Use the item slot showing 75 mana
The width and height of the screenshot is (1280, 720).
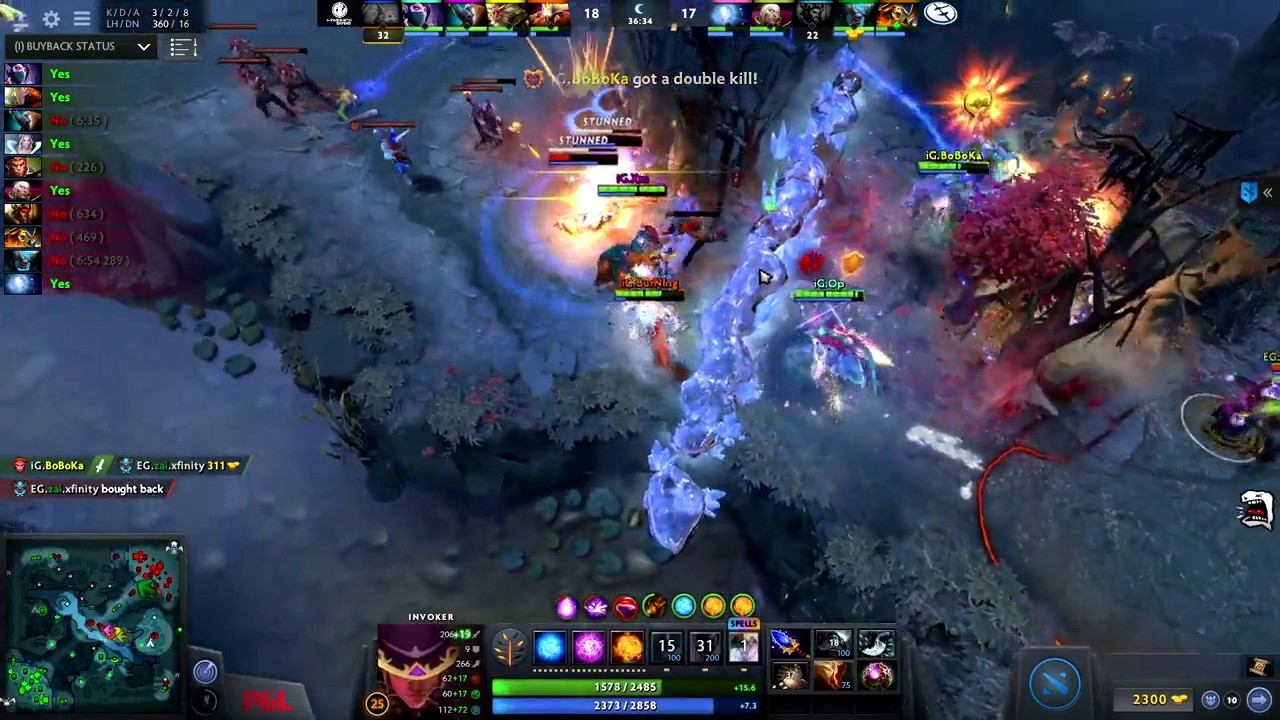tap(832, 676)
